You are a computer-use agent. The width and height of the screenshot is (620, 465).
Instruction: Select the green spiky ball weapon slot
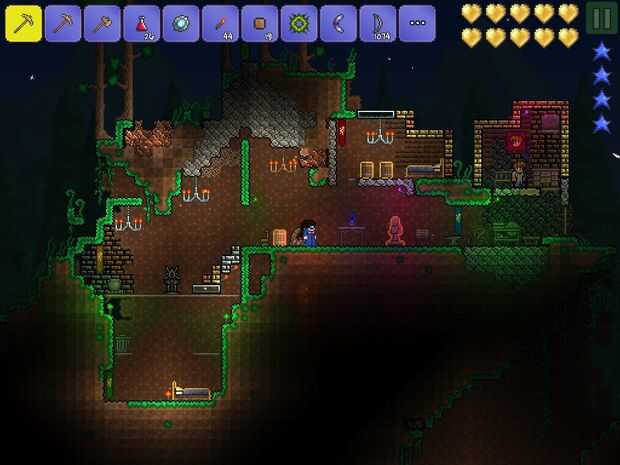pyautogui.click(x=298, y=23)
